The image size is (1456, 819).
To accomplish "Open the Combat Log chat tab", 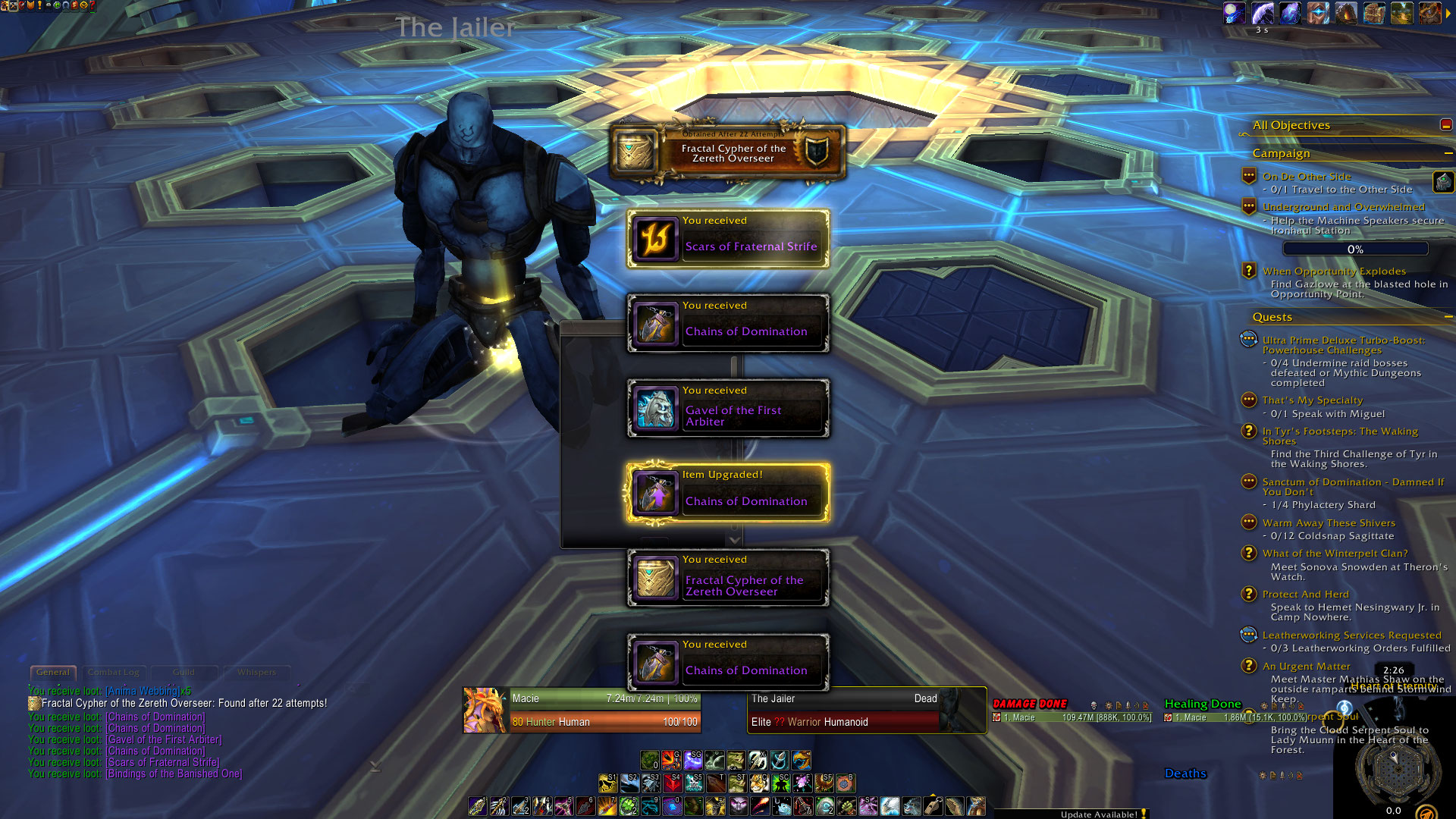I will pos(113,673).
